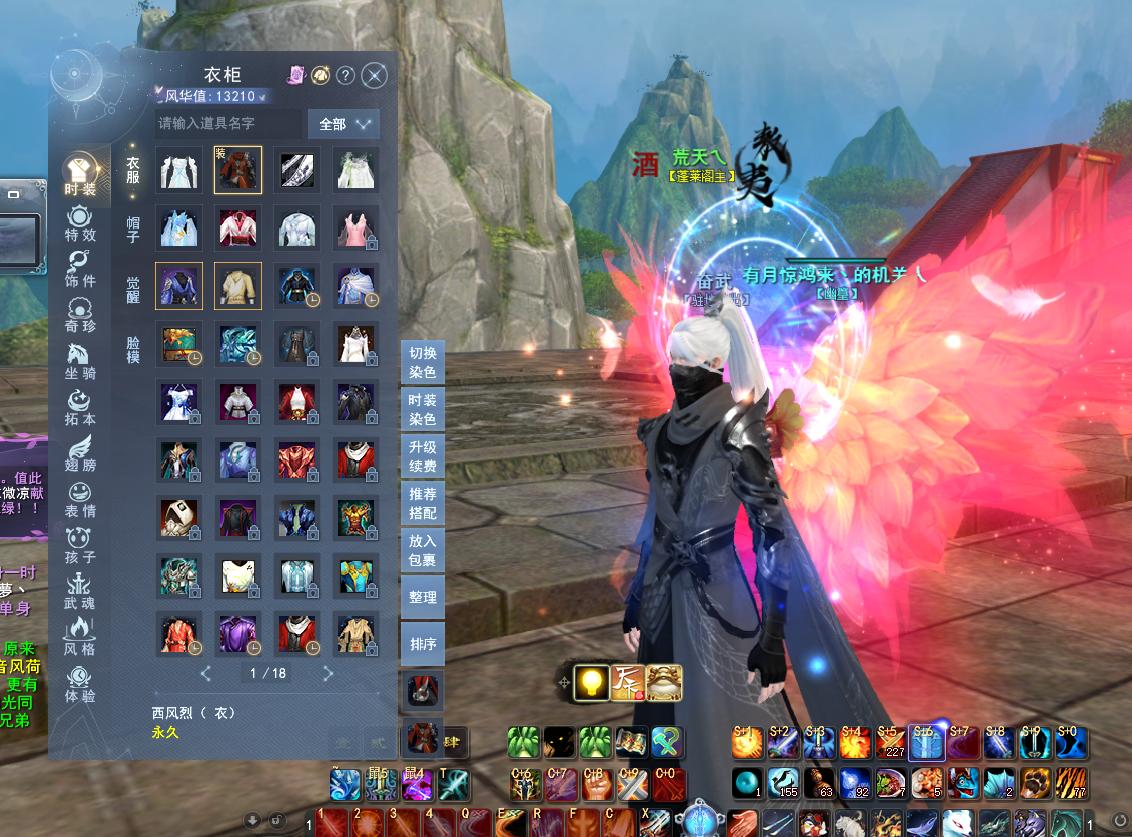Click the glowing lightbulb icon
The image size is (1132, 837).
coord(593,682)
